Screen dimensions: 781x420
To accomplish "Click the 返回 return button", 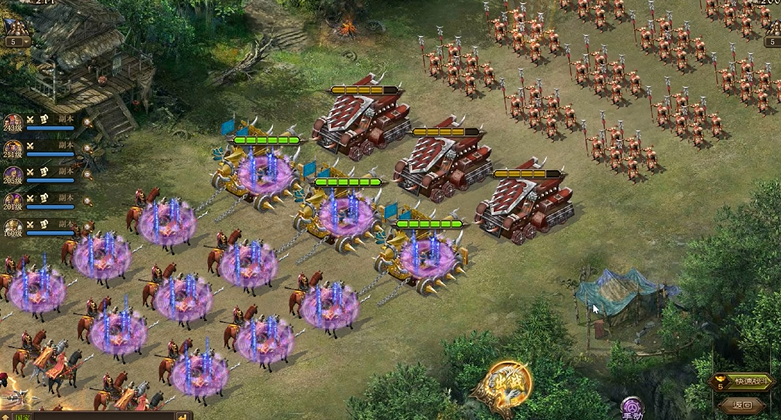I will click(x=741, y=405).
